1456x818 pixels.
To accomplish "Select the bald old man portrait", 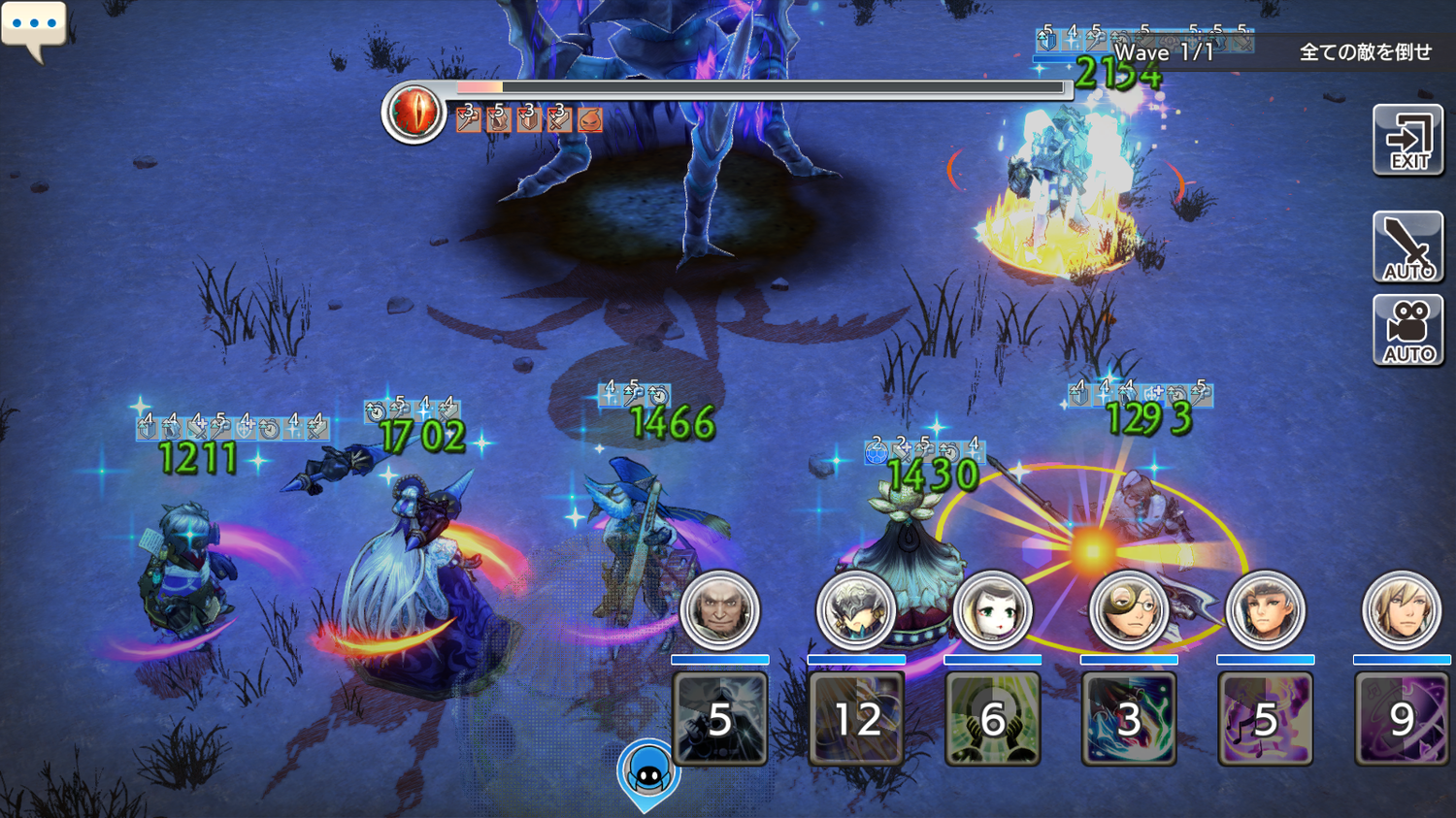I will [719, 610].
